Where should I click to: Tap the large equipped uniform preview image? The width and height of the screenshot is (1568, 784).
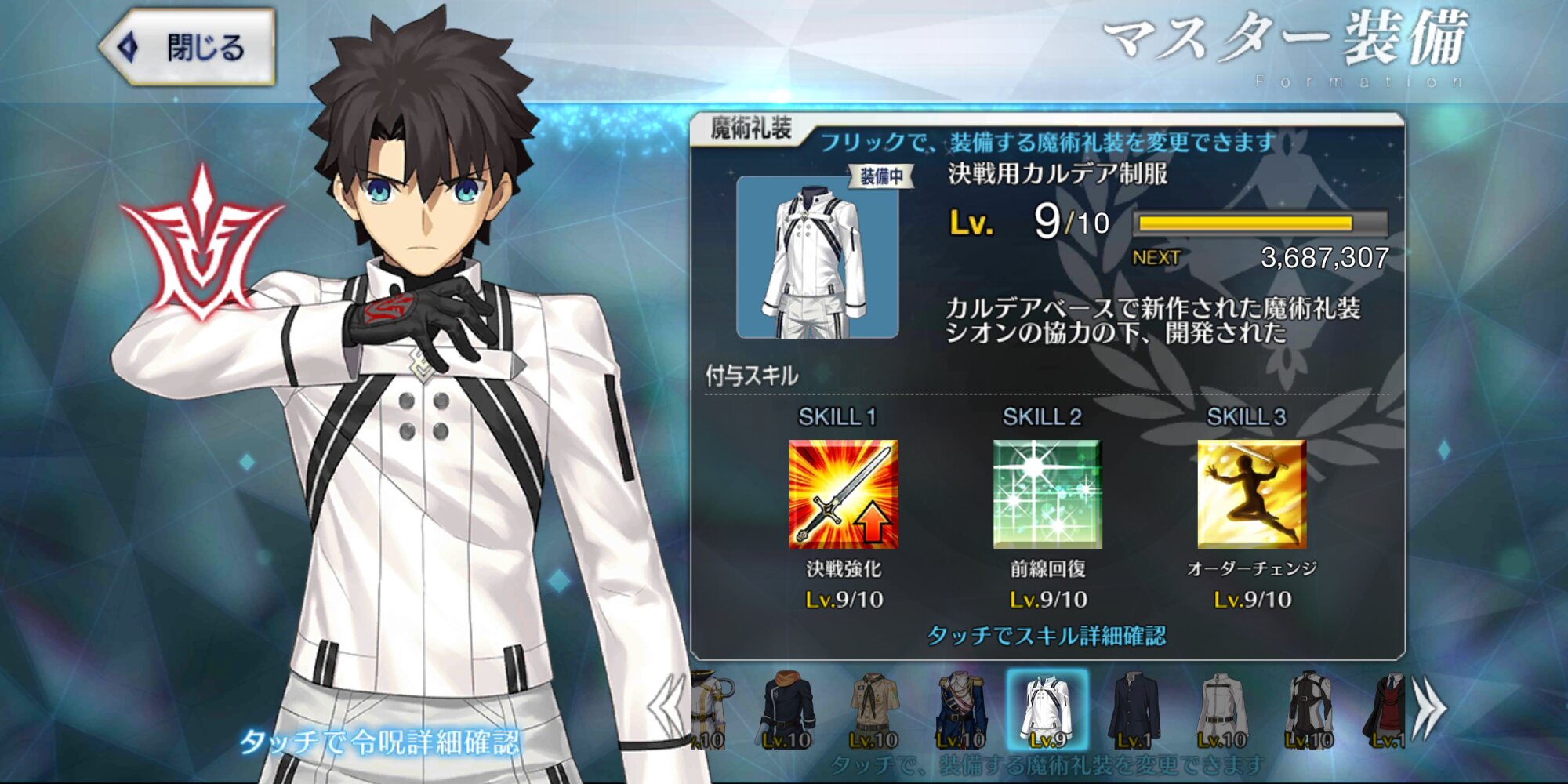tap(818, 257)
